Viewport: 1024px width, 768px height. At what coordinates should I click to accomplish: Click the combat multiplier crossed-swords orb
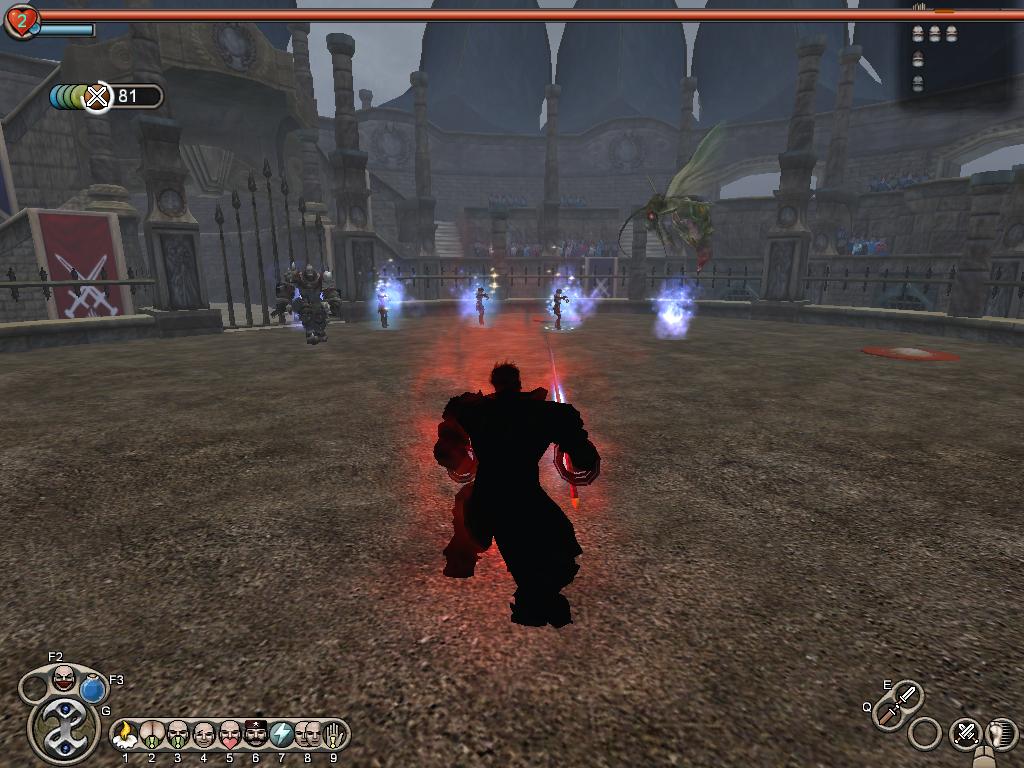click(x=97, y=97)
